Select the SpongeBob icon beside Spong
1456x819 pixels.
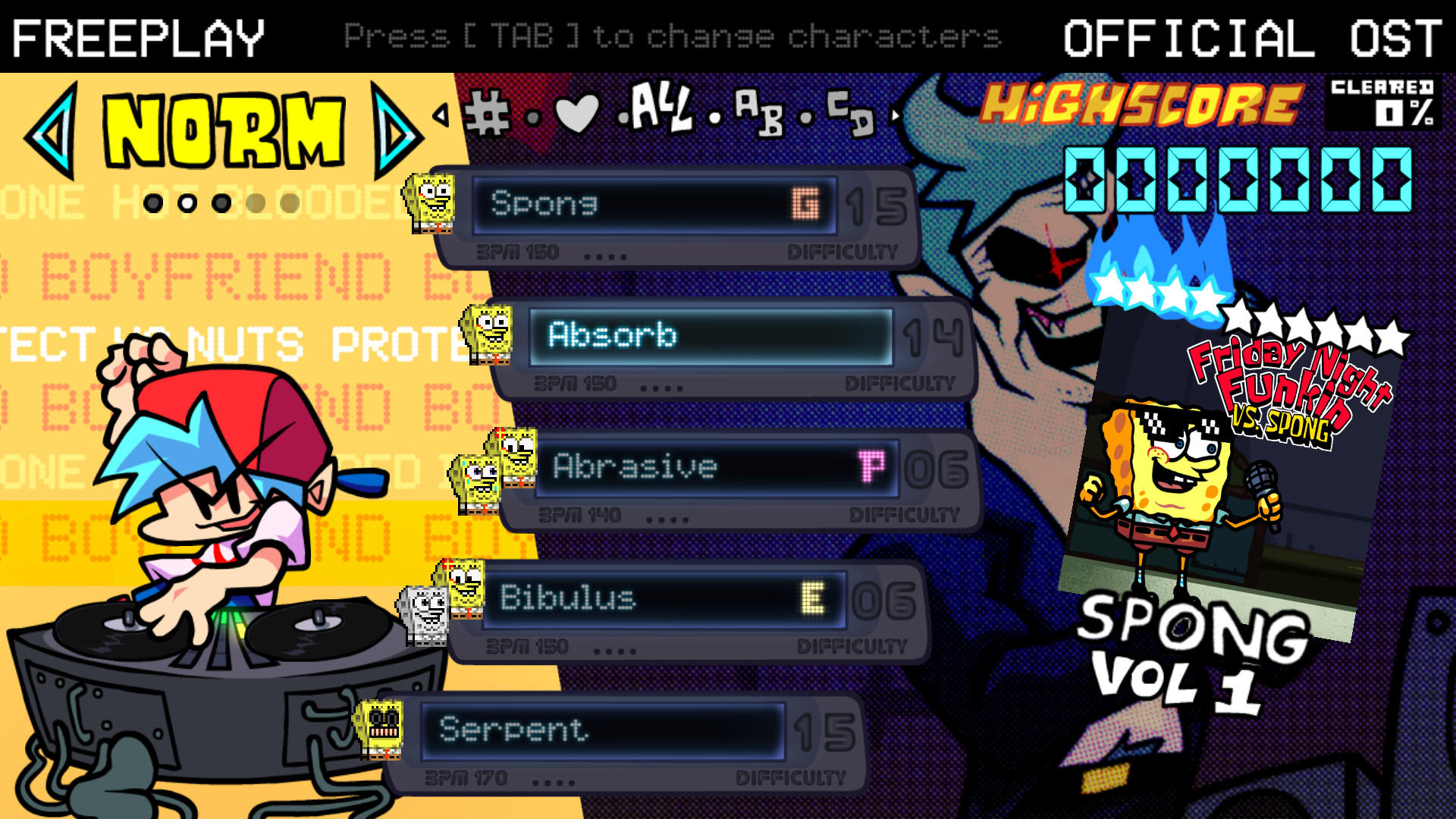pyautogui.click(x=430, y=204)
